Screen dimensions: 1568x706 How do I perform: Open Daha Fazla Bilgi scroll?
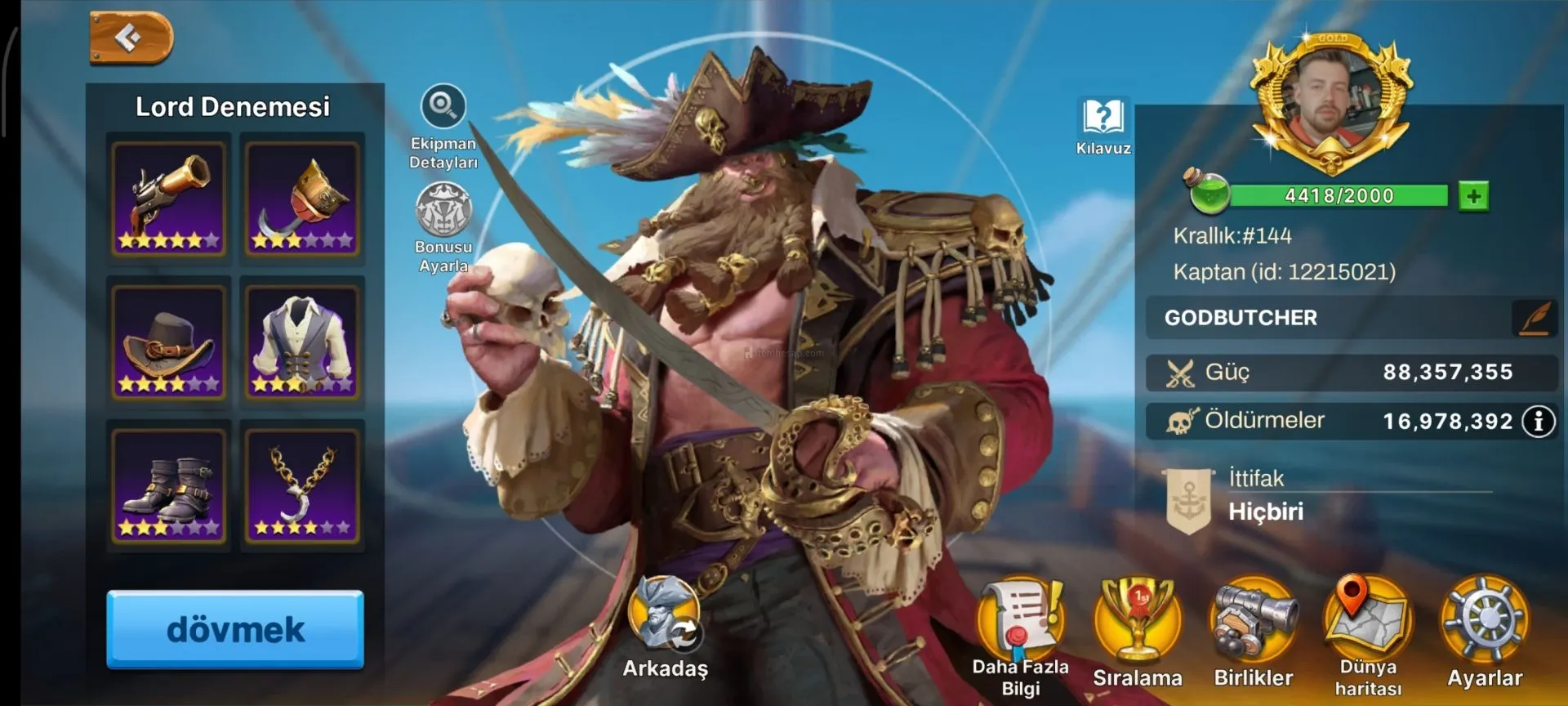[1021, 621]
